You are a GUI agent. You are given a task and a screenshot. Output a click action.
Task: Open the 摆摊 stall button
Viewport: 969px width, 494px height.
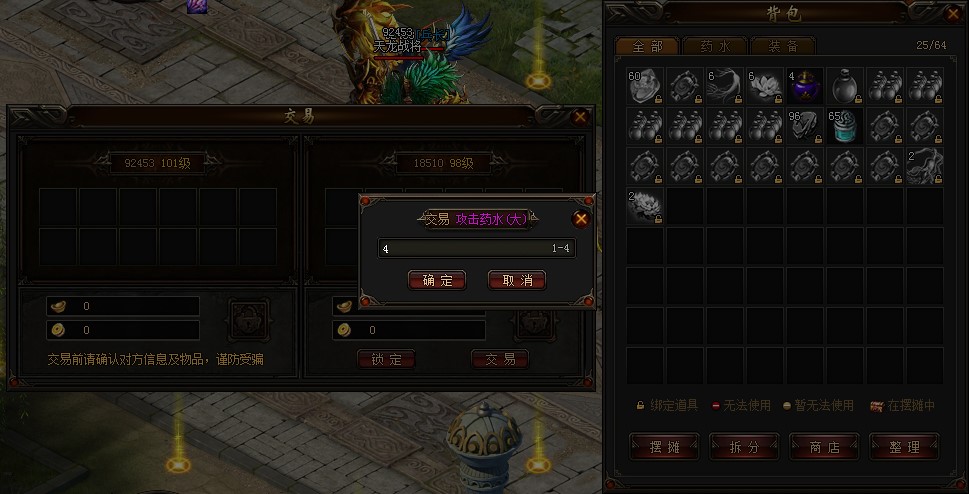click(665, 447)
